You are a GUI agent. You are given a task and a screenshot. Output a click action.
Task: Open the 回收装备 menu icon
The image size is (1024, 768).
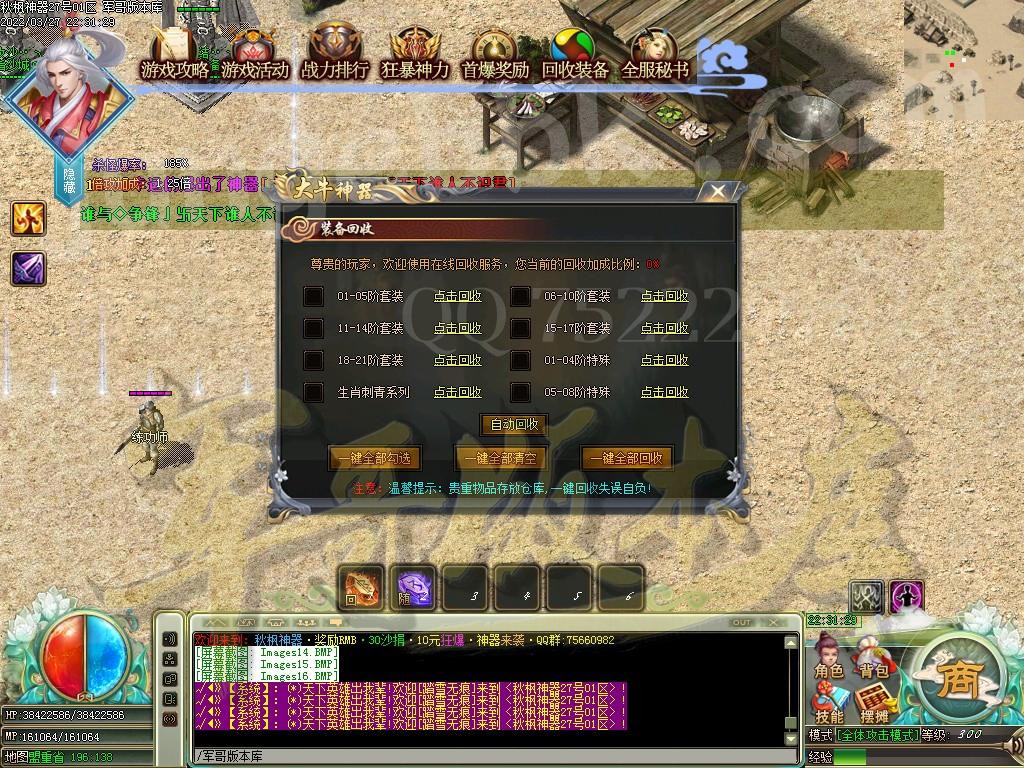click(x=575, y=54)
